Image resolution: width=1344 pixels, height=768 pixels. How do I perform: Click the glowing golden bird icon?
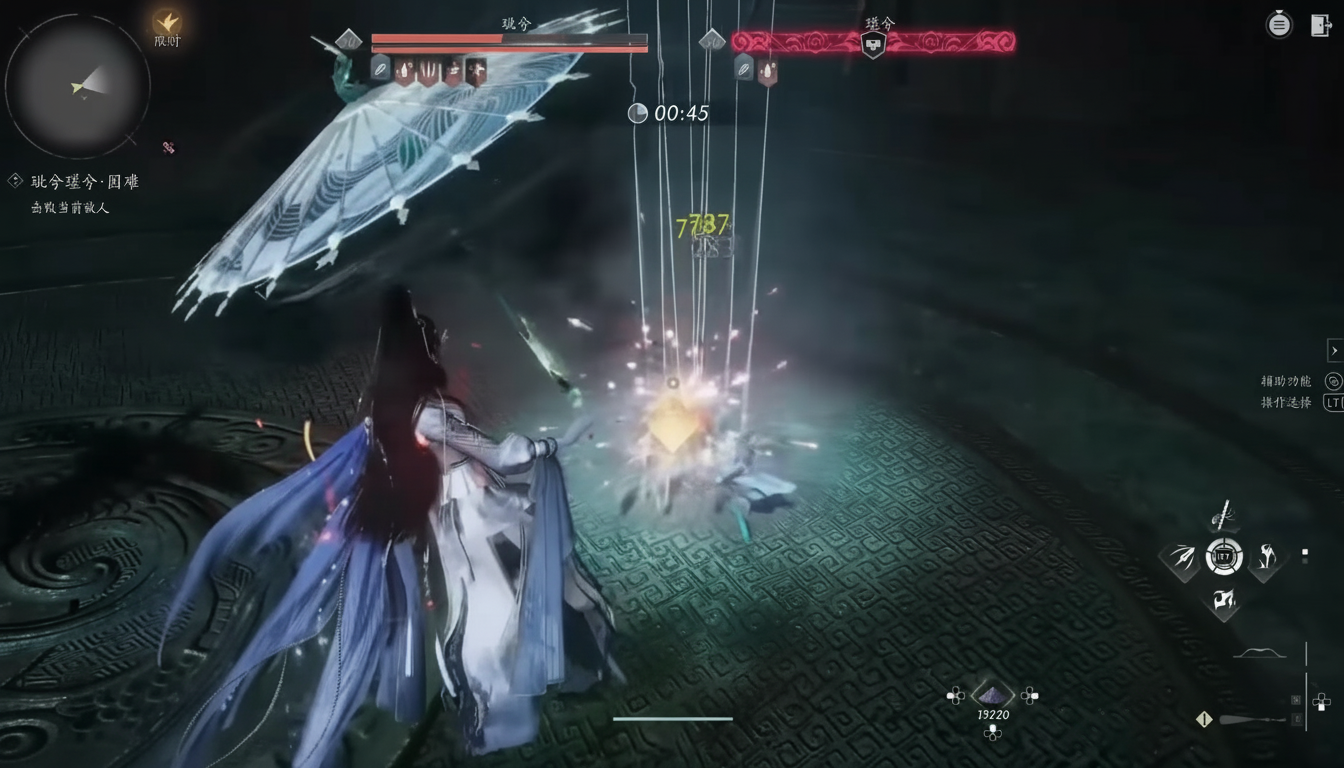click(x=166, y=22)
